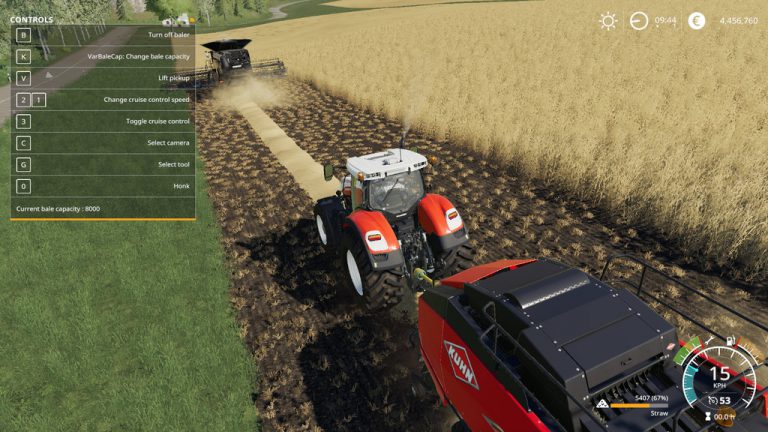The width and height of the screenshot is (768, 432).
Task: Open the euro money icon
Action: [x=696, y=20]
